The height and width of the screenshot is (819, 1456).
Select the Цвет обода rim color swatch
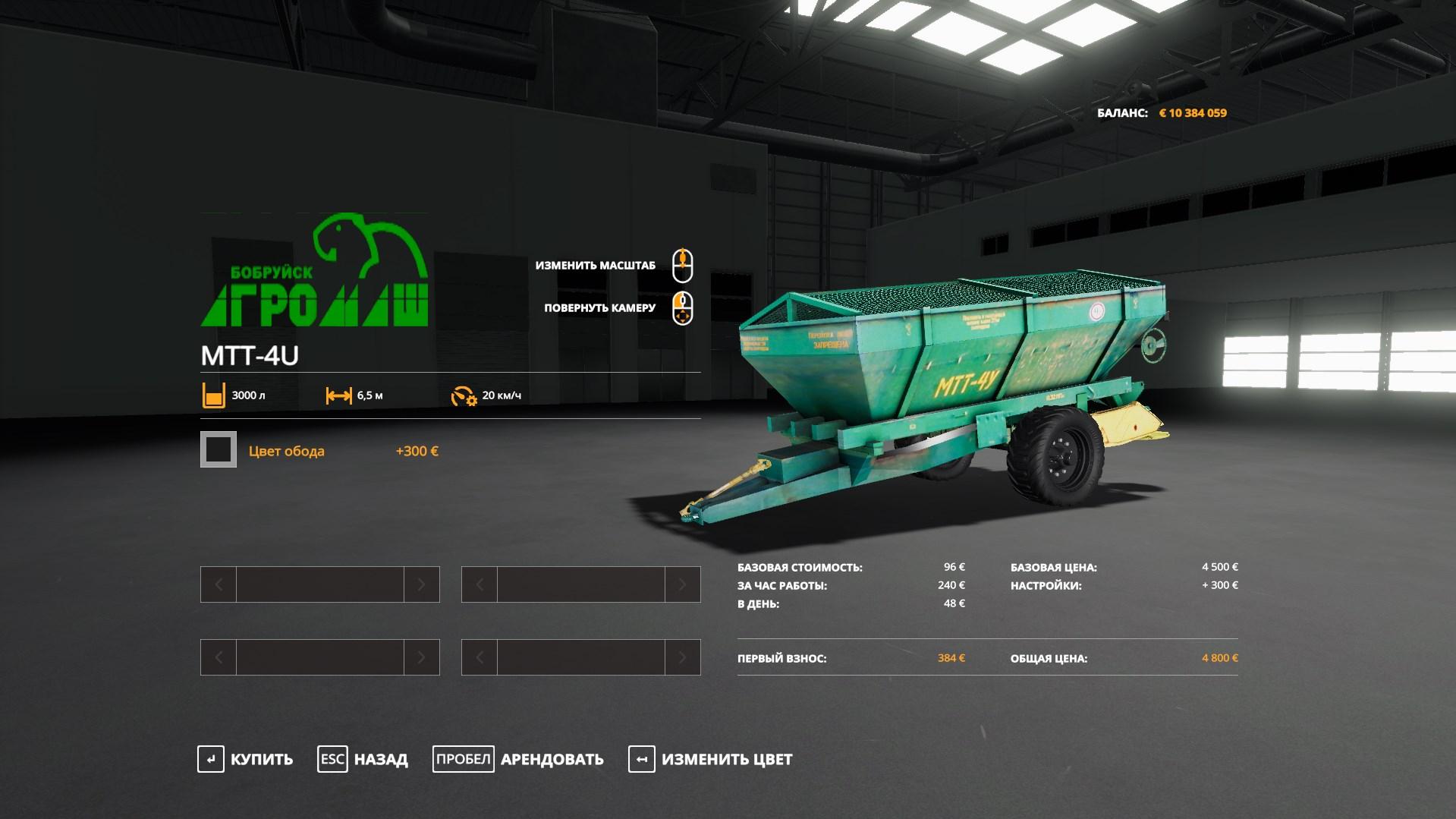pyautogui.click(x=219, y=450)
